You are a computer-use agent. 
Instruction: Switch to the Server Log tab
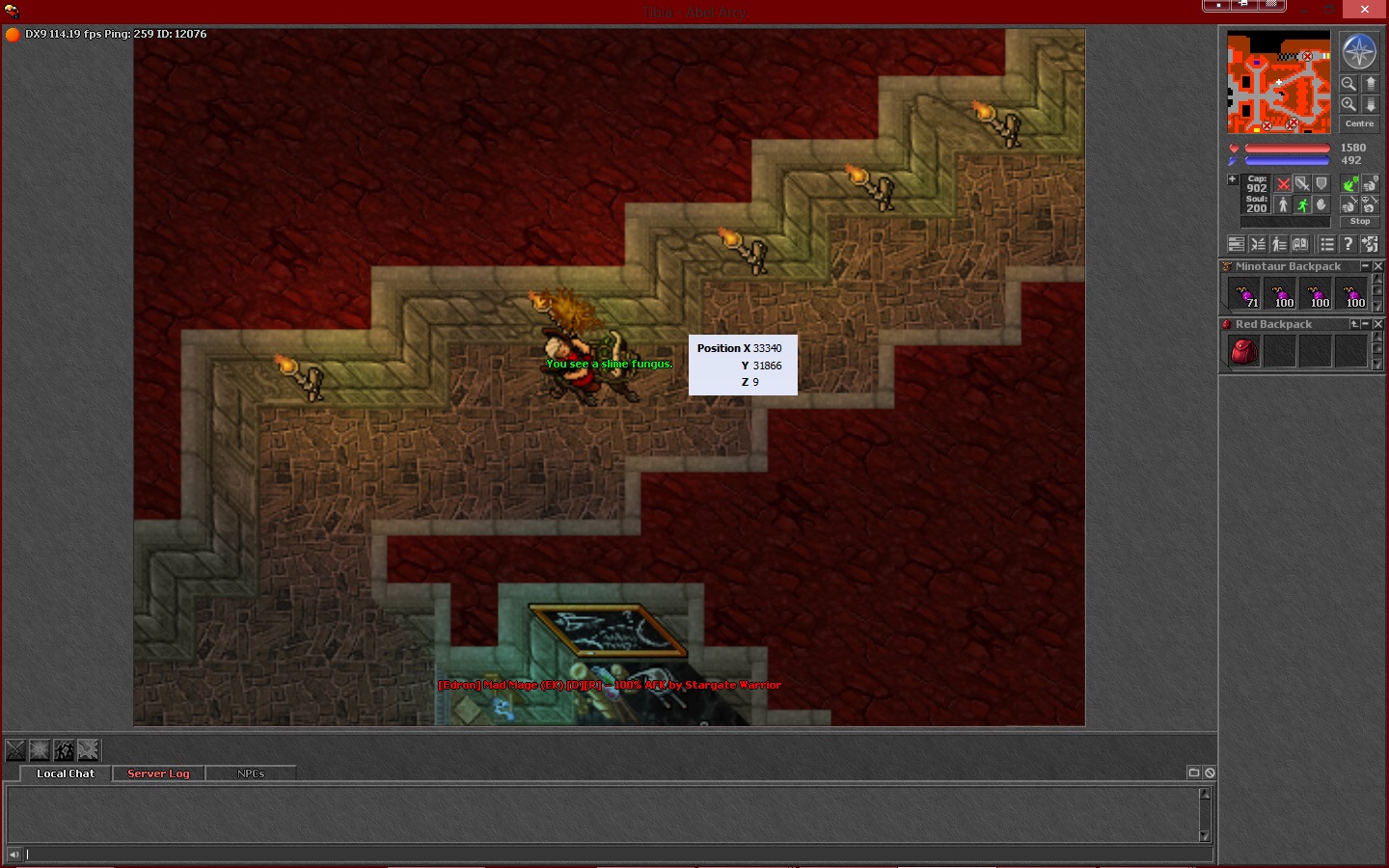click(x=158, y=773)
